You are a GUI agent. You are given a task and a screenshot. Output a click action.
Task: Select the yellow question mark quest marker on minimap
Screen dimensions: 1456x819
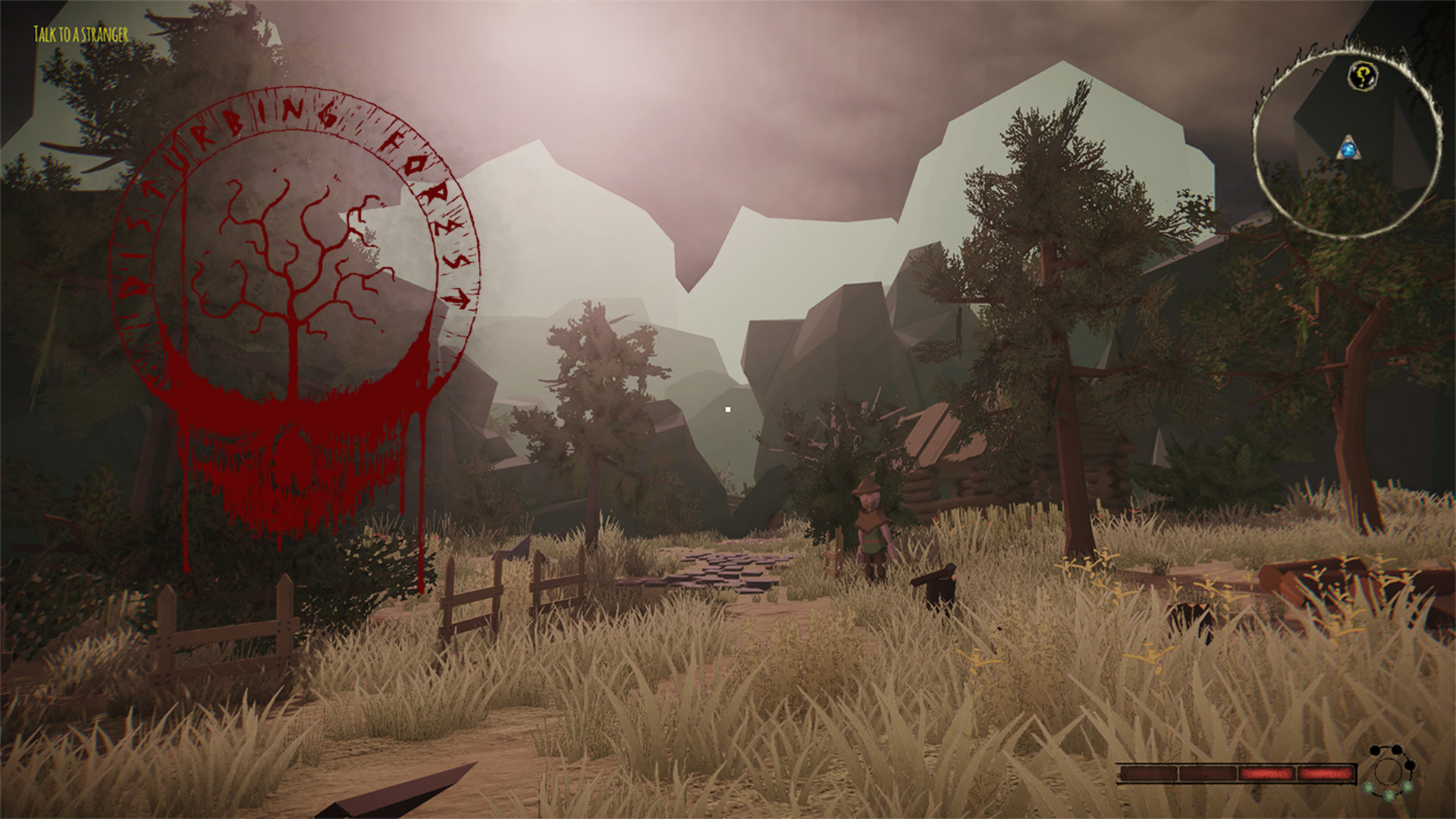click(x=1363, y=76)
